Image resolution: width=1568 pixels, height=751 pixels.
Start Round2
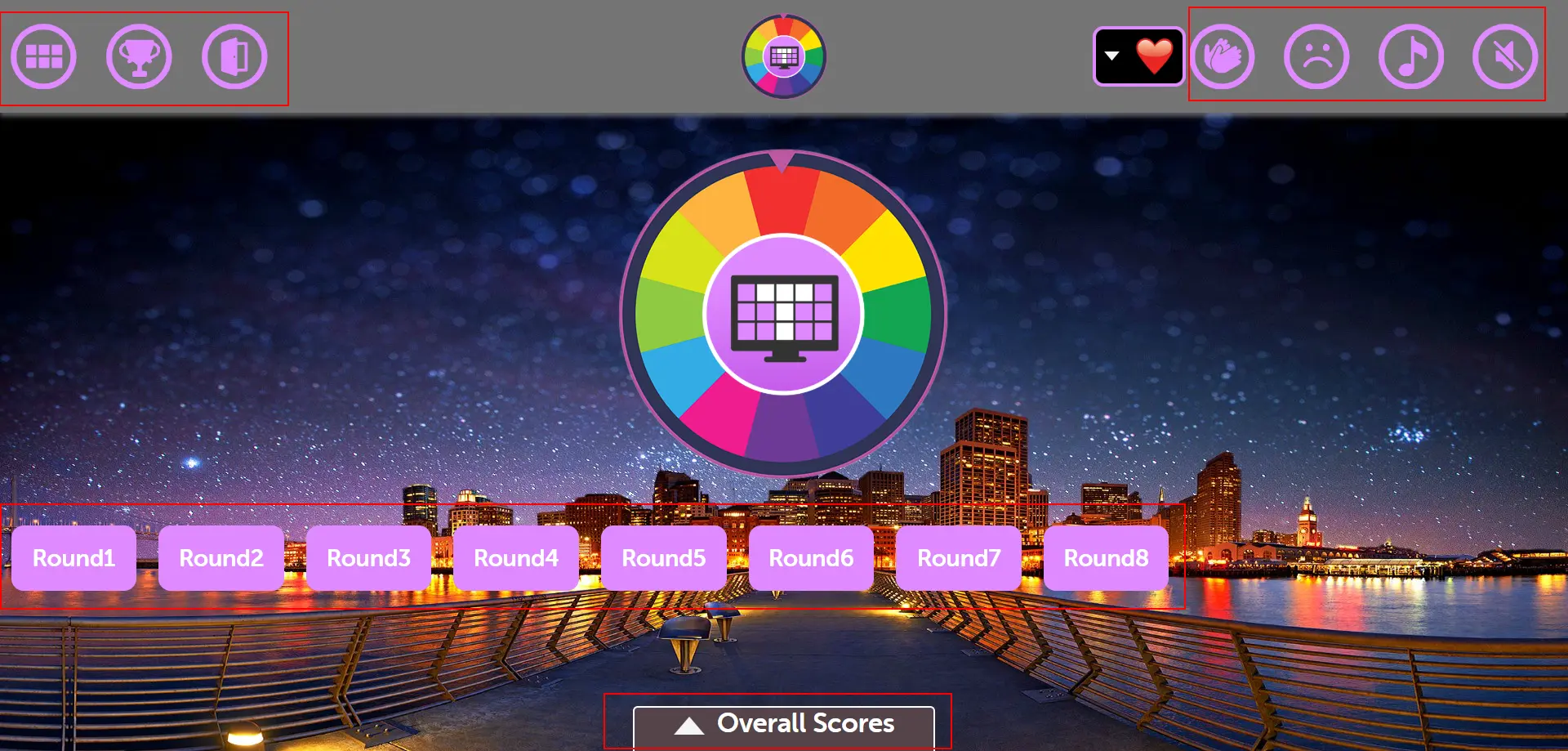click(x=220, y=558)
